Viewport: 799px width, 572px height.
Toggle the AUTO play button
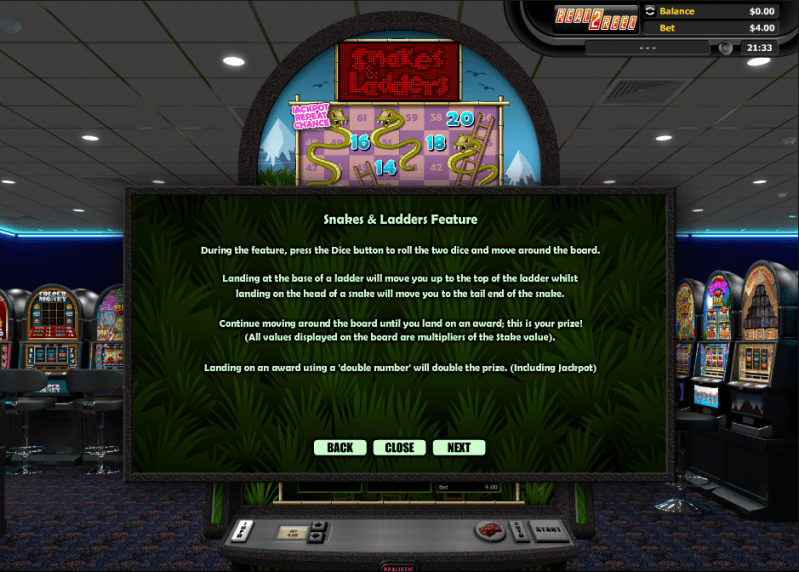pyautogui.click(x=518, y=529)
